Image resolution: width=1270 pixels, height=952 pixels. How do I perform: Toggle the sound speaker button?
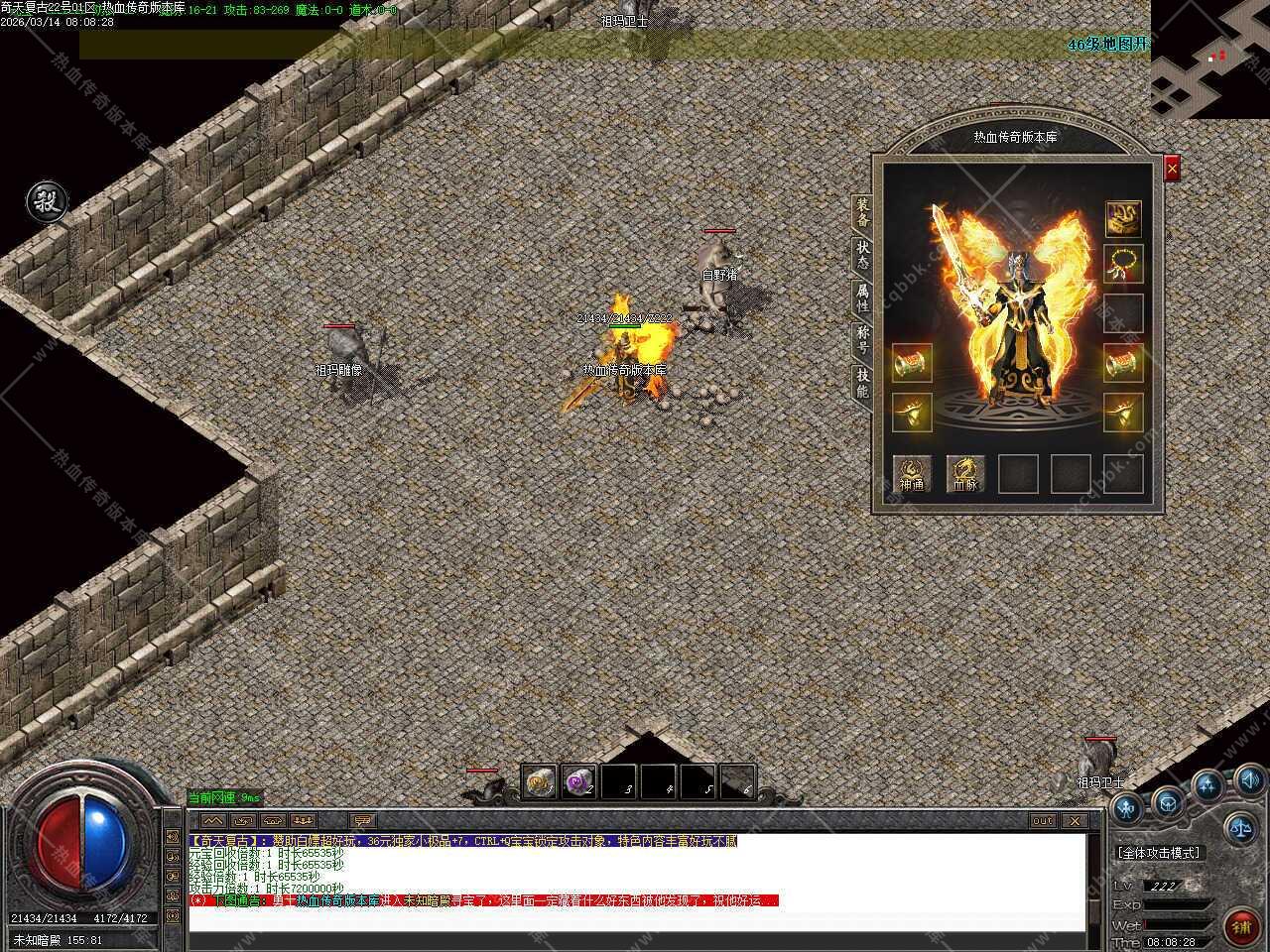pyautogui.click(x=1248, y=780)
